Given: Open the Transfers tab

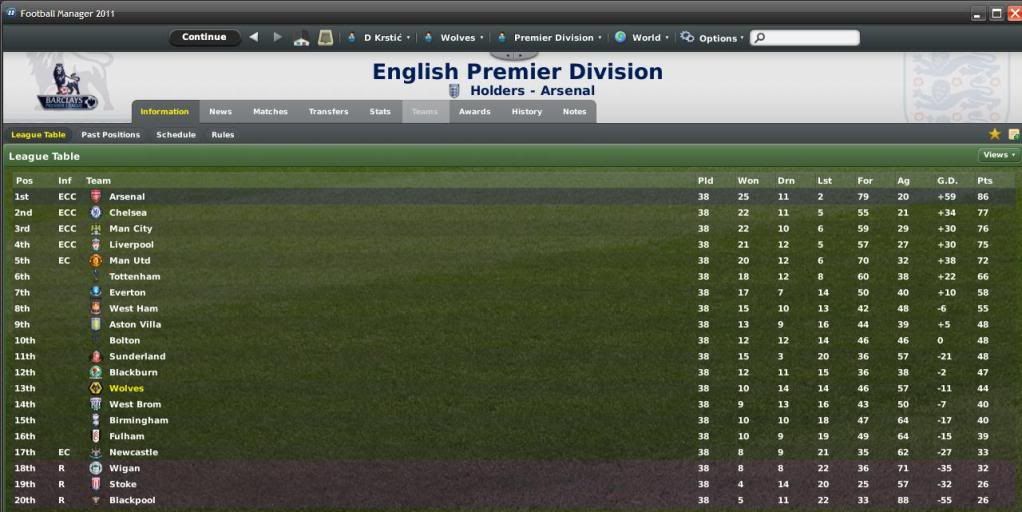Looking at the screenshot, I should (x=328, y=112).
